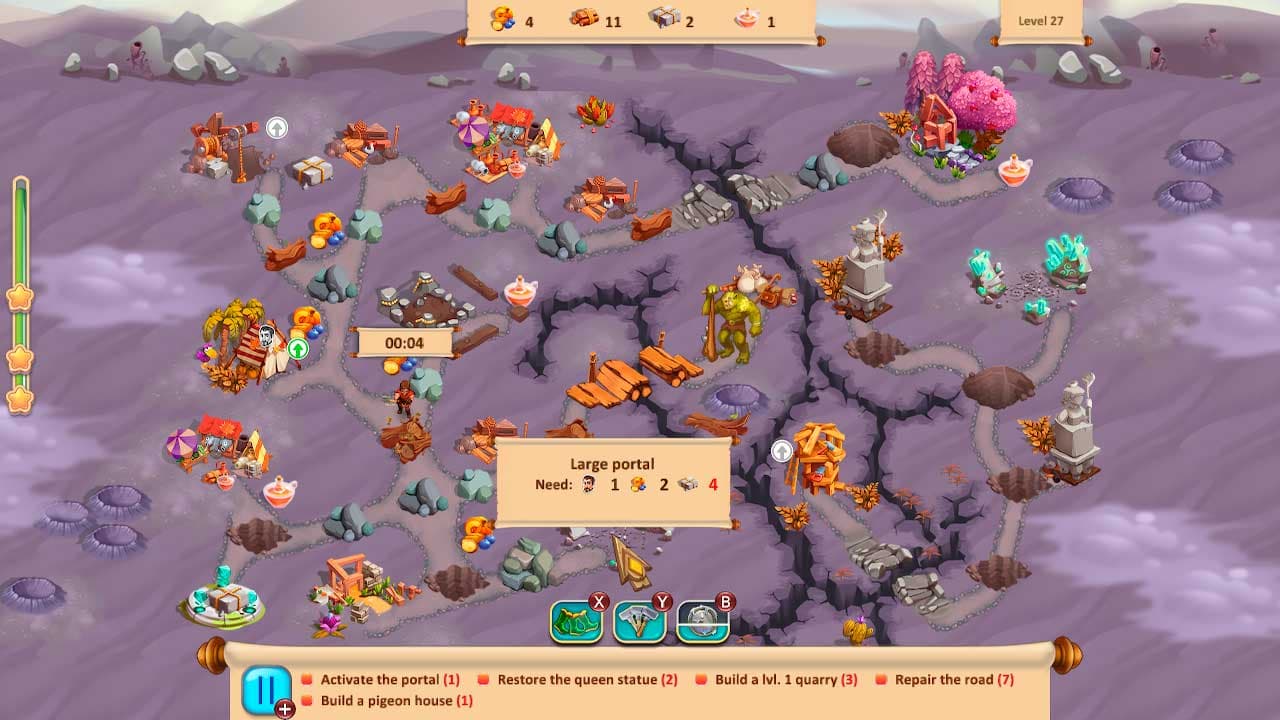Screen dimensions: 1280x720
Task: Open the plus badge under the pause button
Action: pos(284,707)
